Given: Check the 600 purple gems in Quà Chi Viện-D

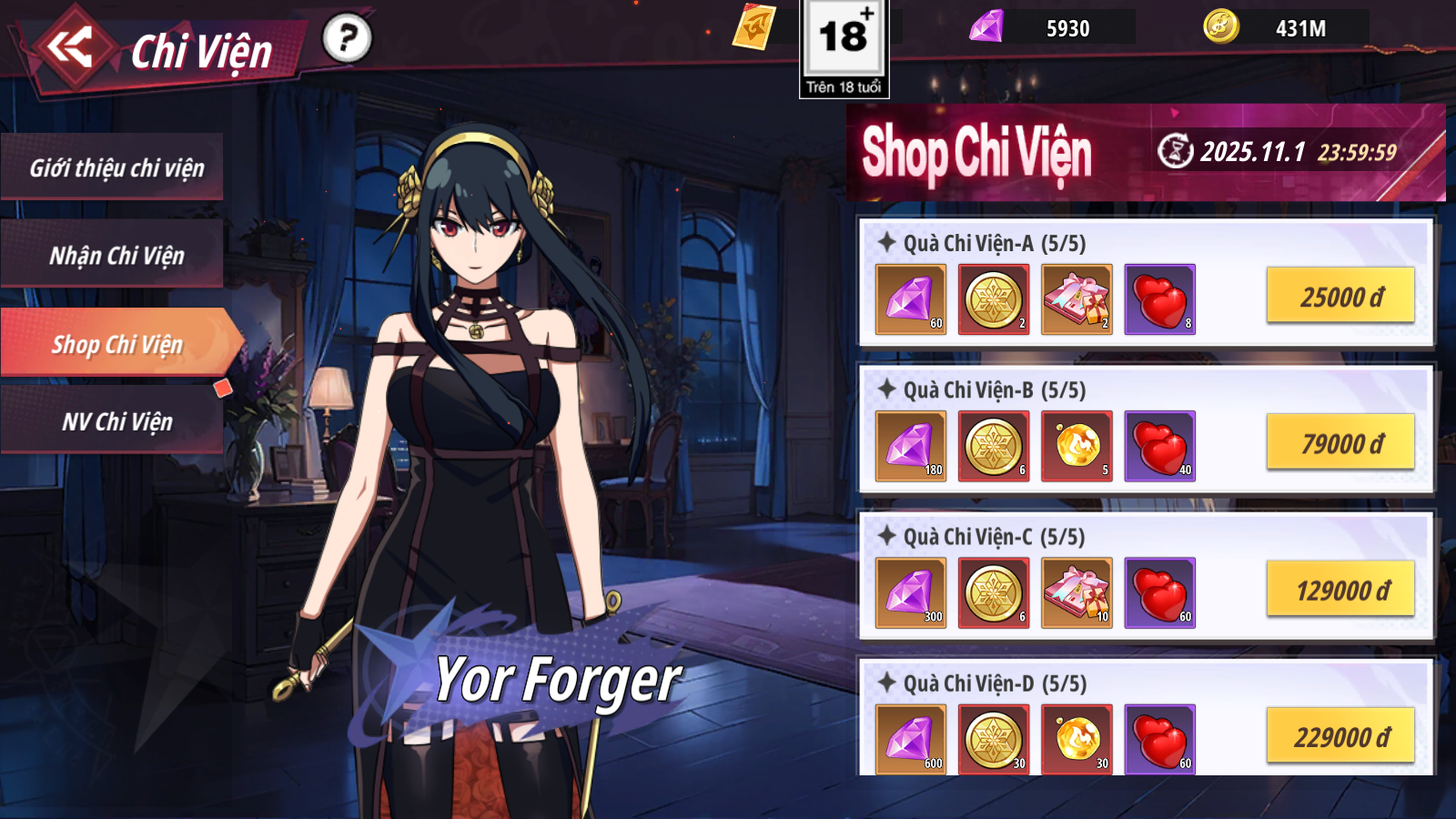Looking at the screenshot, I should (910, 739).
